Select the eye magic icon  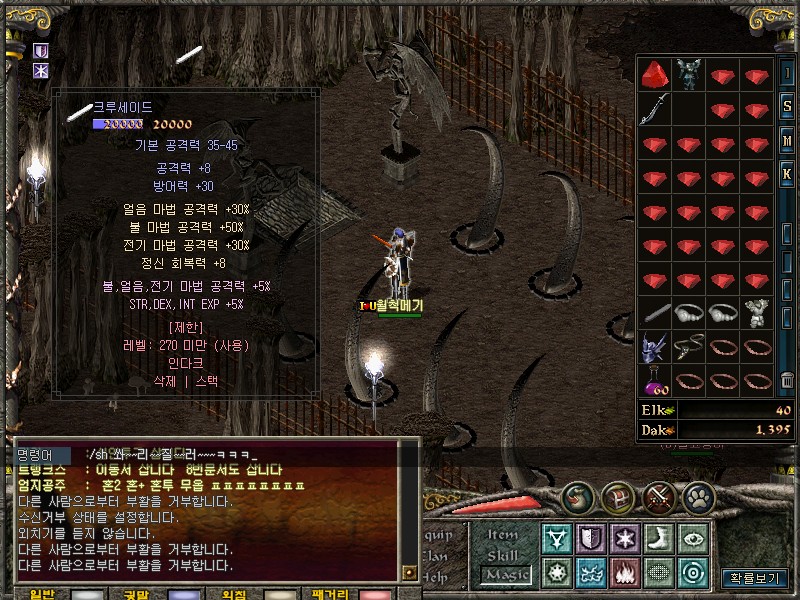point(693,538)
